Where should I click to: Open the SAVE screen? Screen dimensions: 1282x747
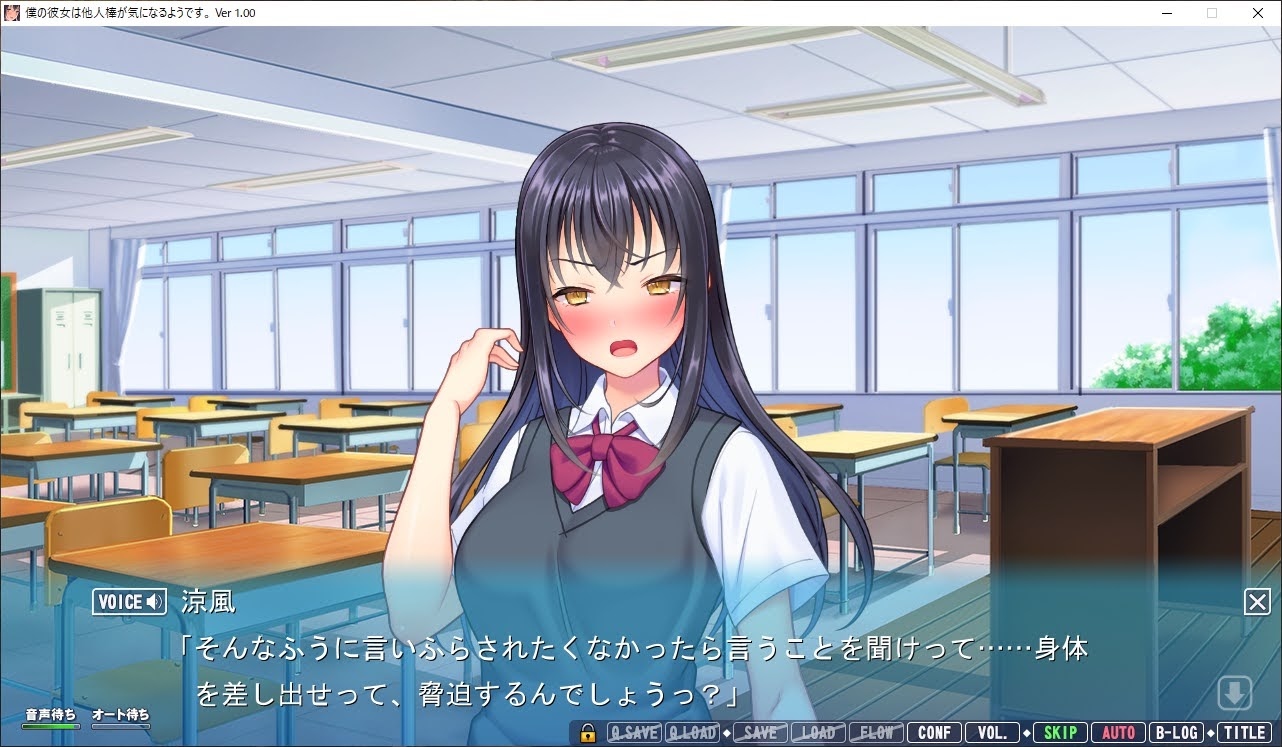pyautogui.click(x=758, y=732)
